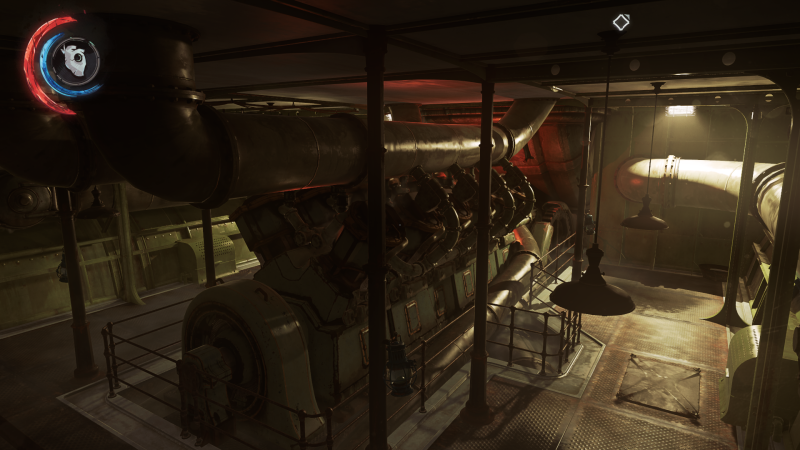Click the diamond objective marker
The height and width of the screenshot is (450, 800).
coord(621,22)
